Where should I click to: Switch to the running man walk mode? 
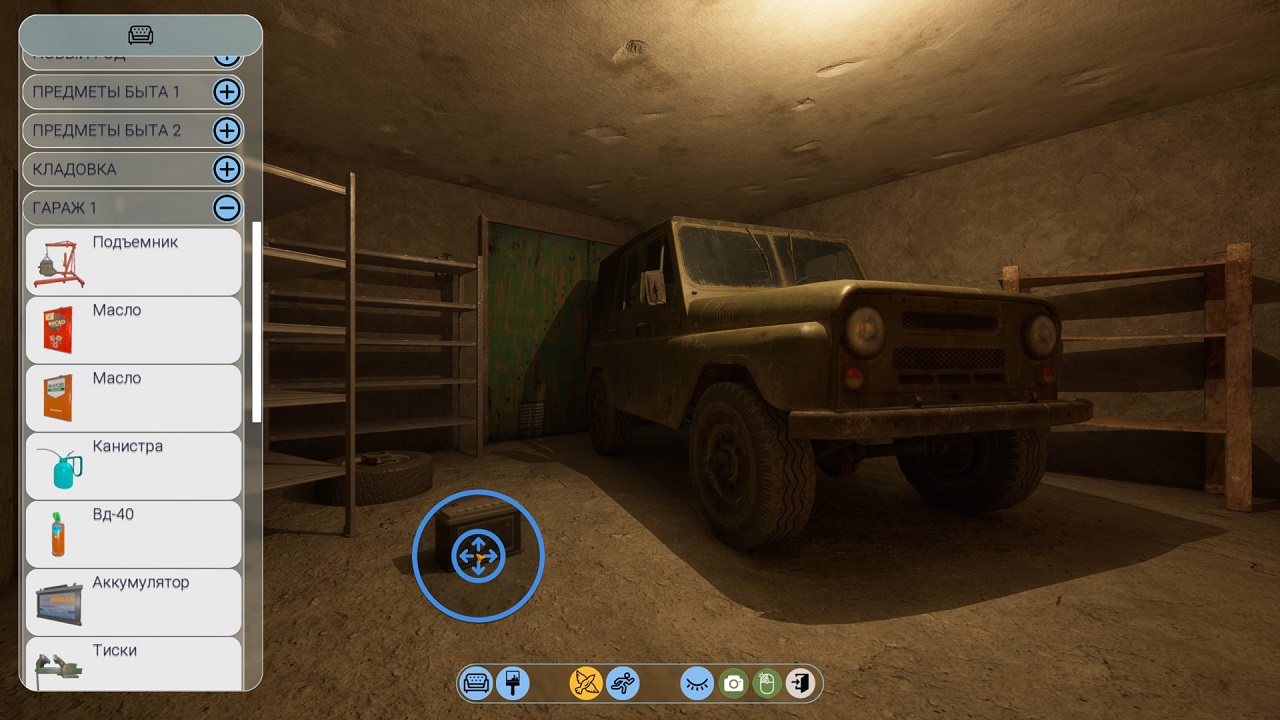pyautogui.click(x=623, y=683)
